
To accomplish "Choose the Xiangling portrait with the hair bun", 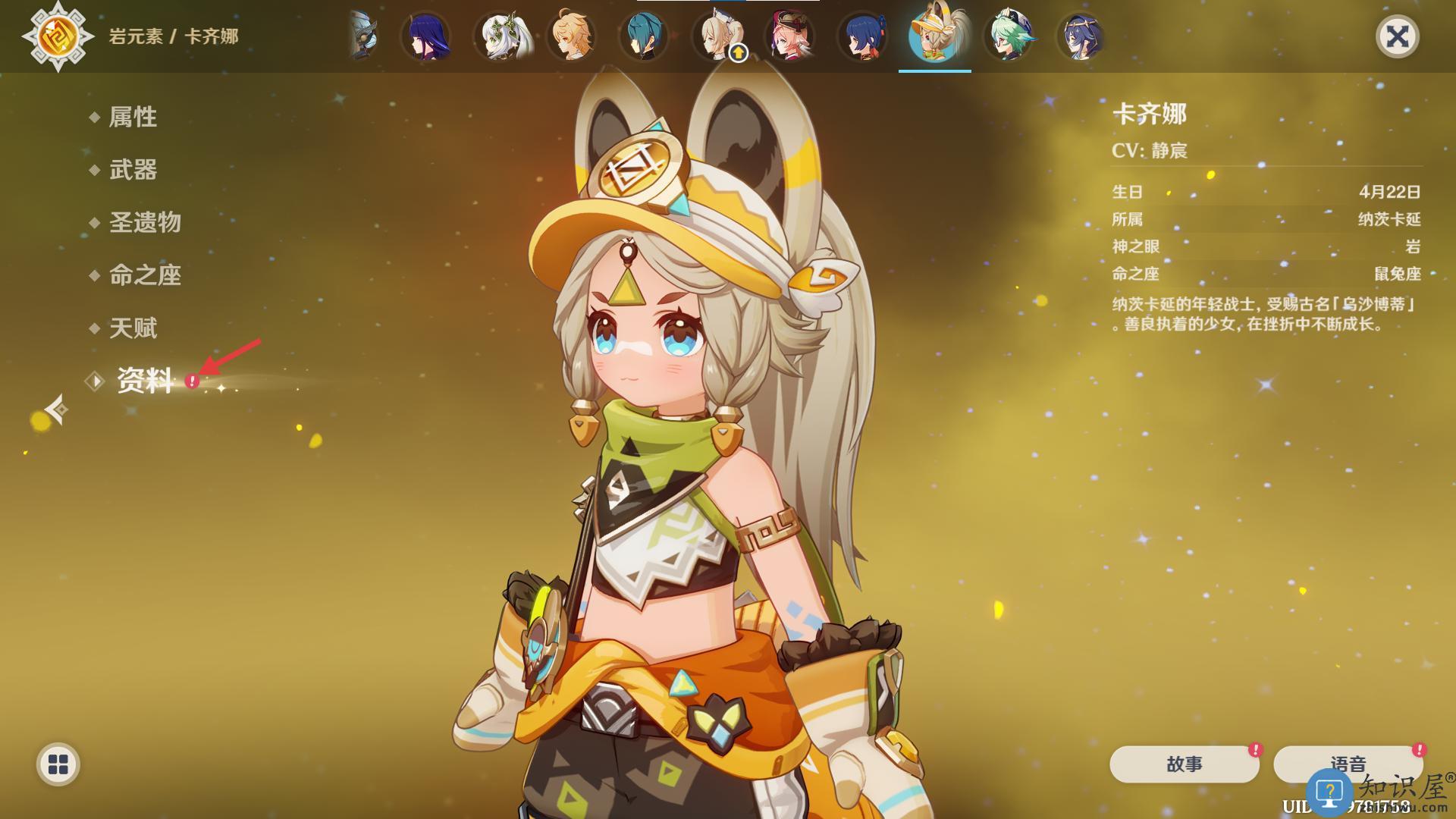I will pyautogui.click(x=863, y=36).
